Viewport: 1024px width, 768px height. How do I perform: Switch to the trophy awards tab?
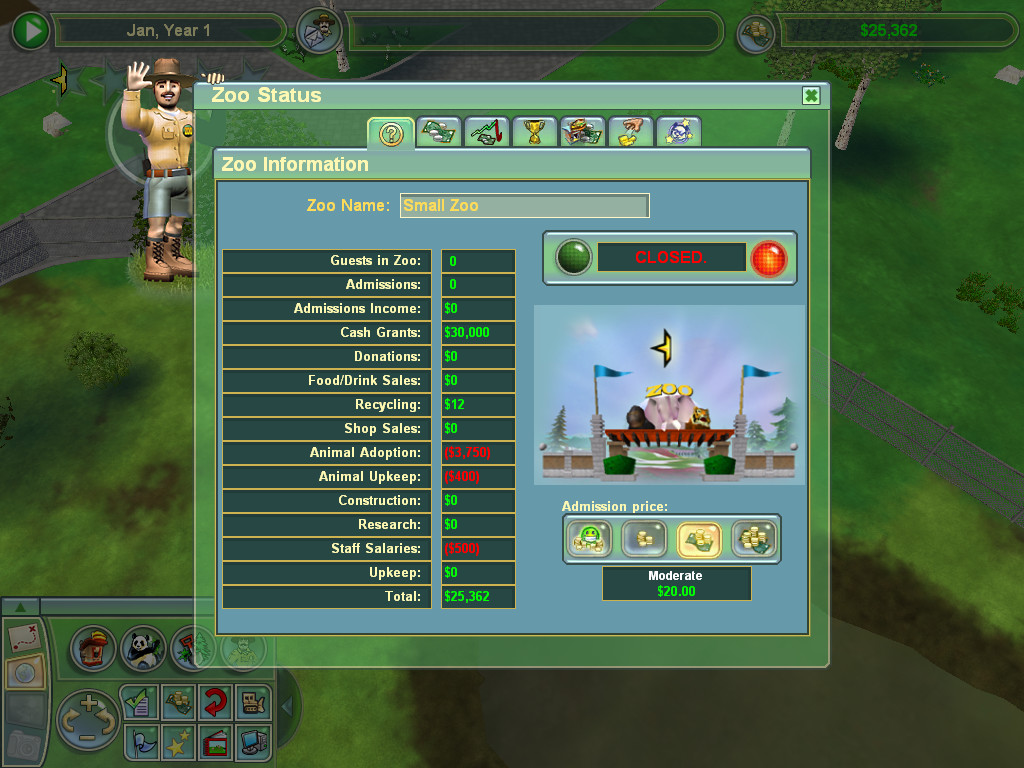click(x=534, y=132)
